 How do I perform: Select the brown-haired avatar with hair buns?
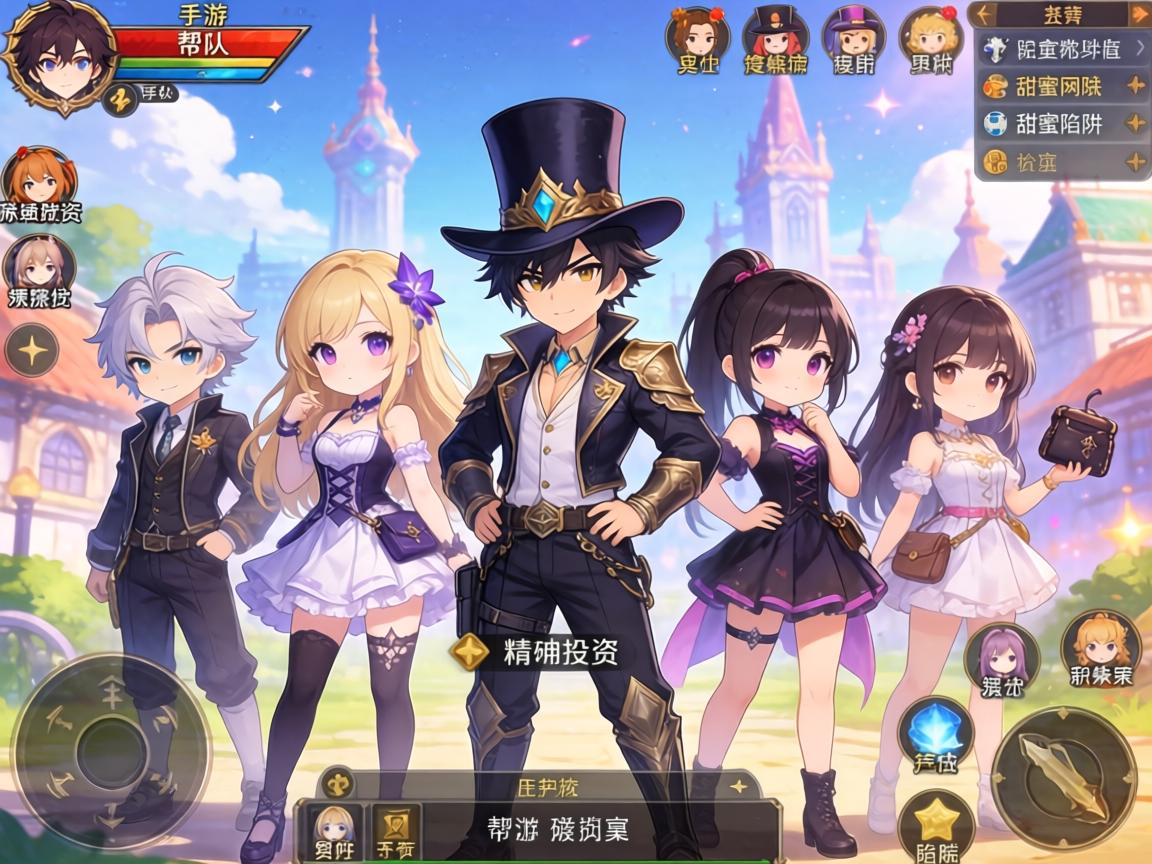click(x=697, y=36)
